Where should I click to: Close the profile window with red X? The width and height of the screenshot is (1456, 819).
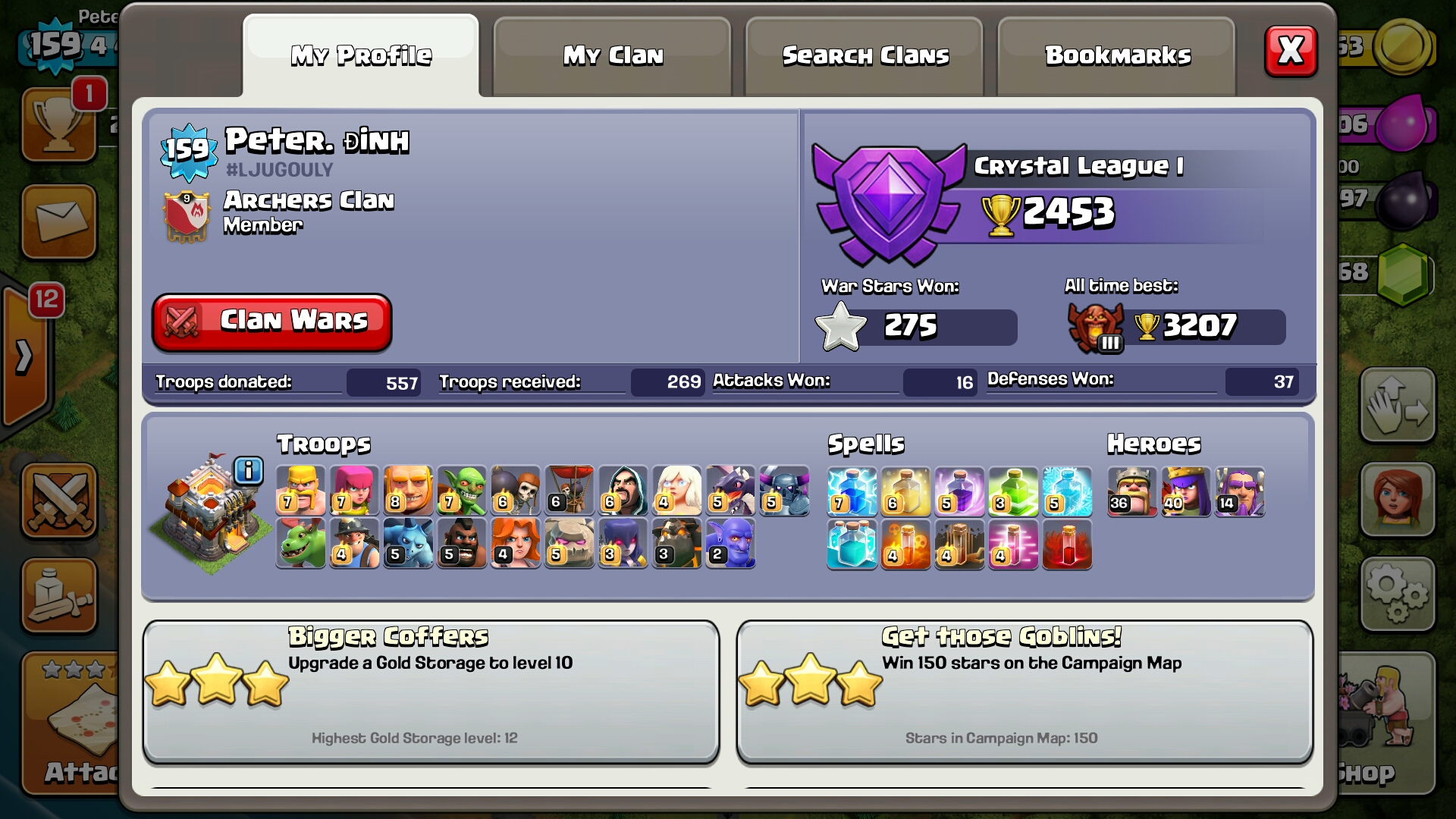[1291, 52]
